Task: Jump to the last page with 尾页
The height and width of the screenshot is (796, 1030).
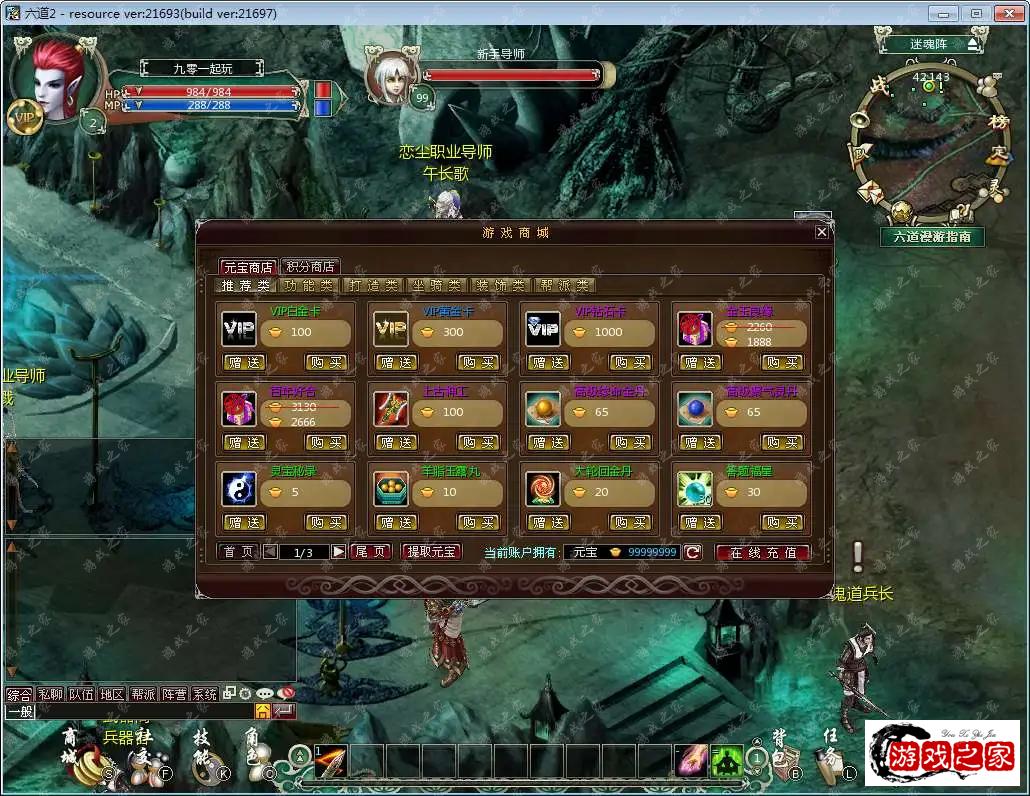Action: (372, 552)
